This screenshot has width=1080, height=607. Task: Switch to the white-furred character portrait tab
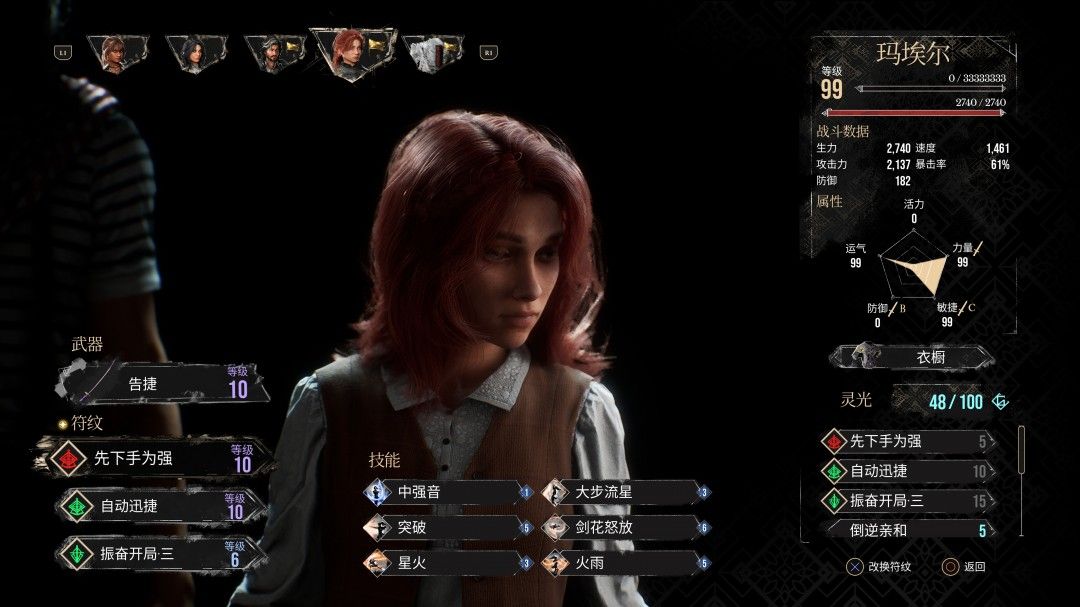432,52
